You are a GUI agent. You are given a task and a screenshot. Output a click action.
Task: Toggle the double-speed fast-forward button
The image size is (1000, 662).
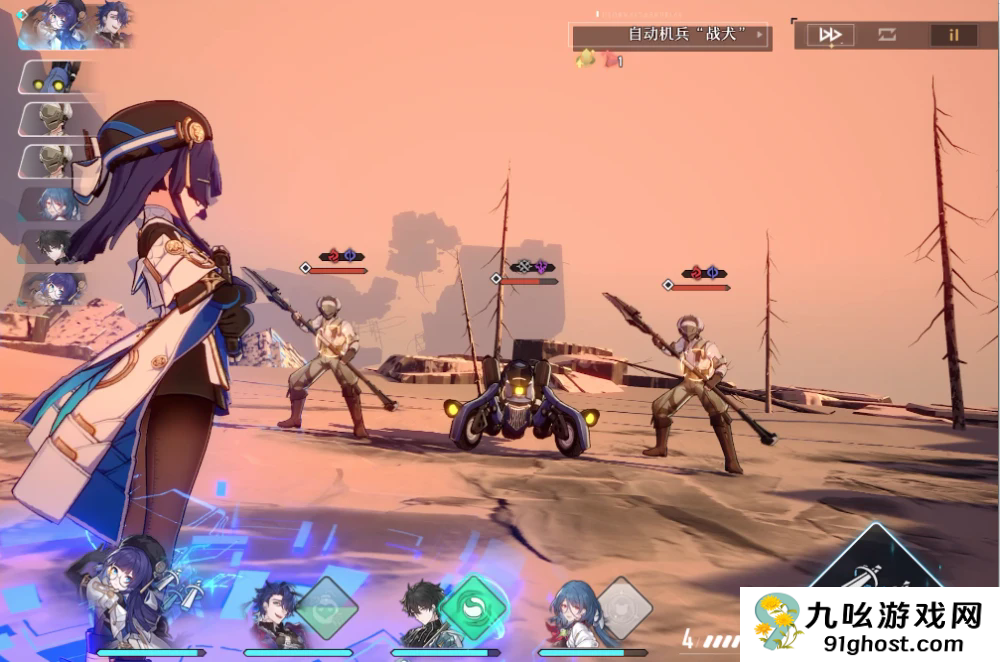830,35
